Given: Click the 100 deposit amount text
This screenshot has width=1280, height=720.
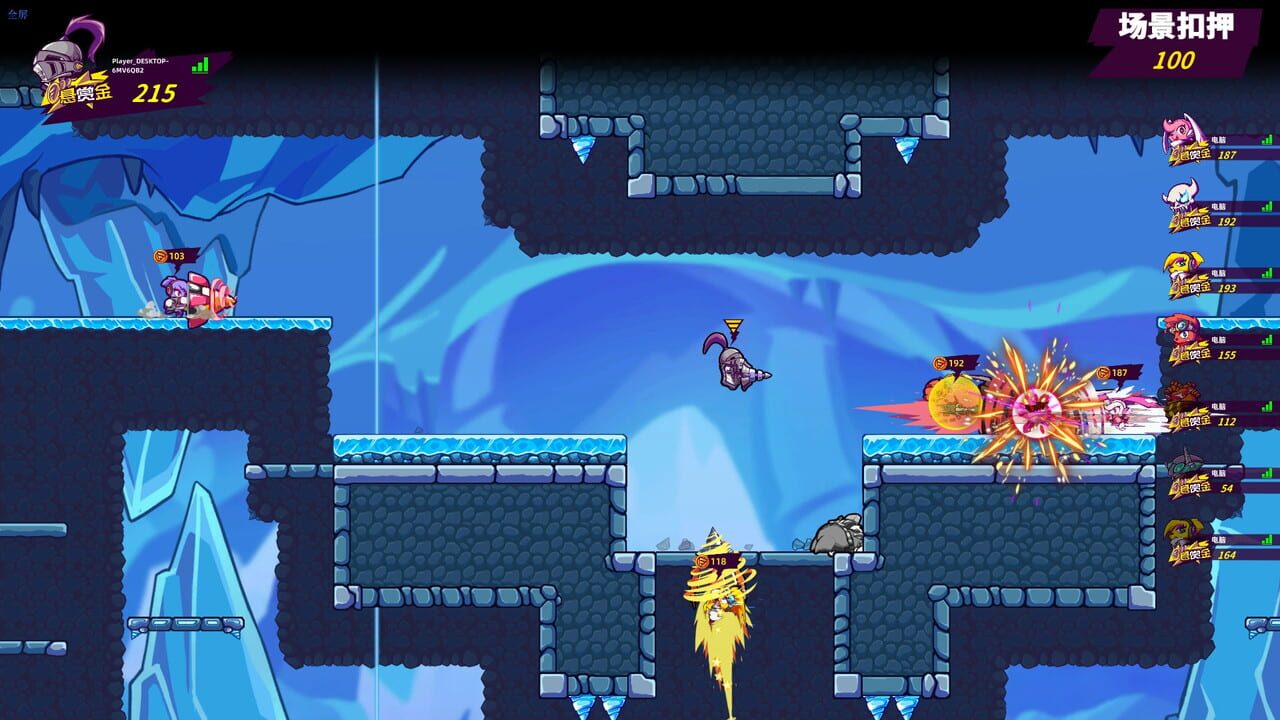Looking at the screenshot, I should [x=1177, y=58].
